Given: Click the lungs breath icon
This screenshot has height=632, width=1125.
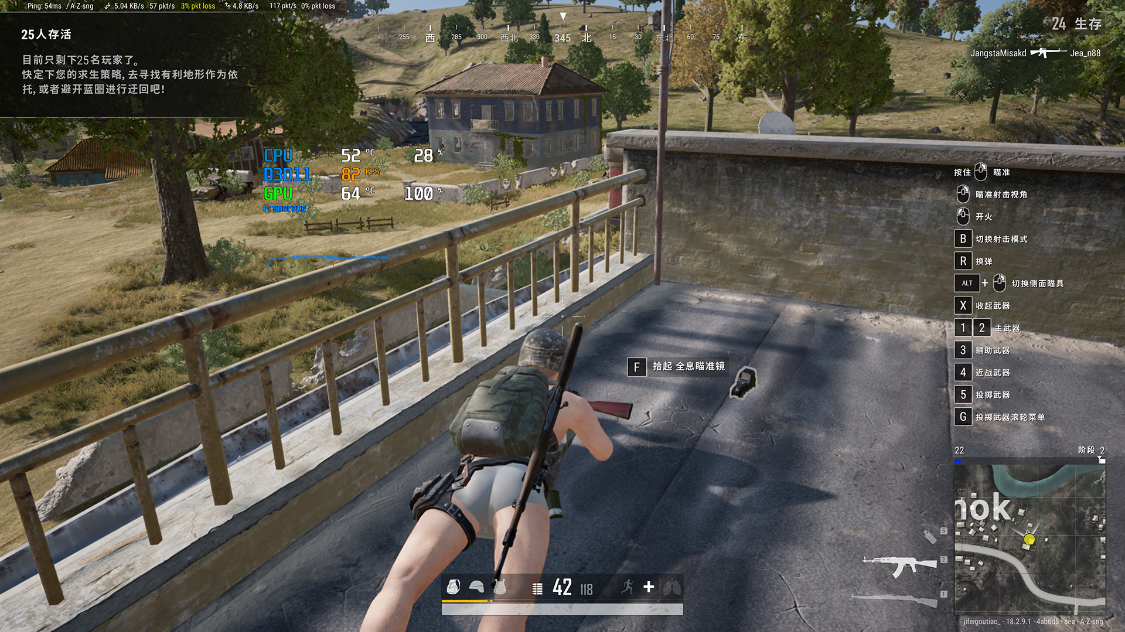Looking at the screenshot, I should (x=671, y=587).
